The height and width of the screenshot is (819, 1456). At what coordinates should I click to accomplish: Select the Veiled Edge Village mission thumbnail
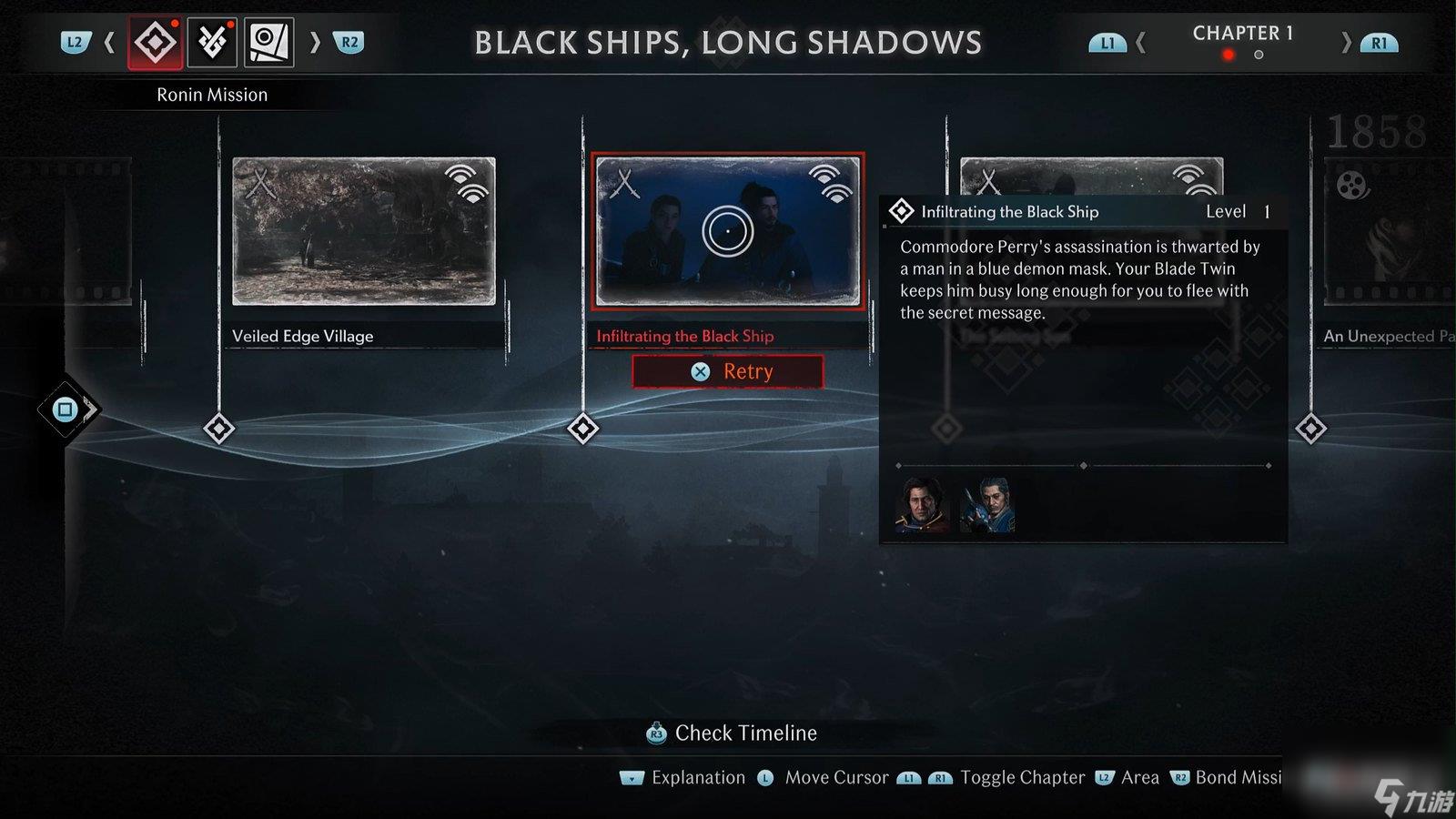364,231
